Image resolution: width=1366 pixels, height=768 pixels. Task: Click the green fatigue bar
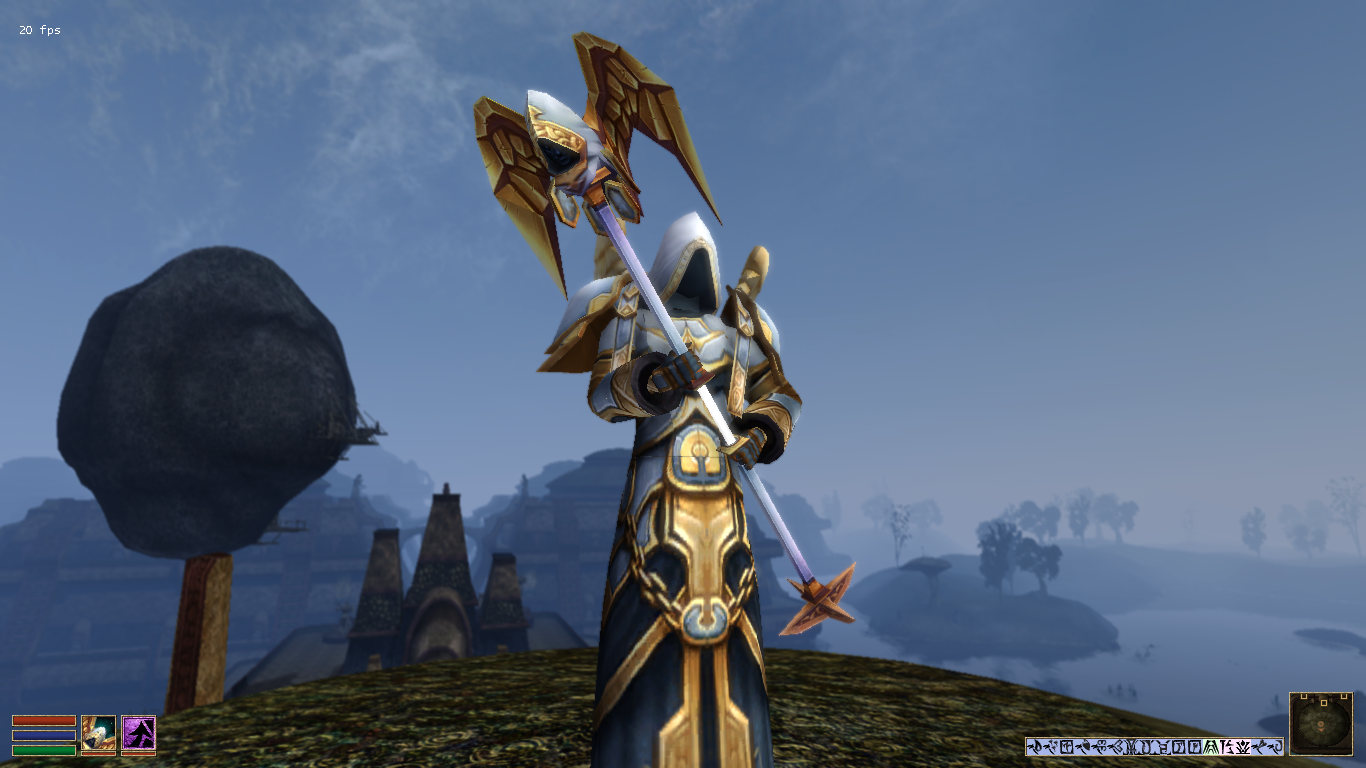(44, 751)
